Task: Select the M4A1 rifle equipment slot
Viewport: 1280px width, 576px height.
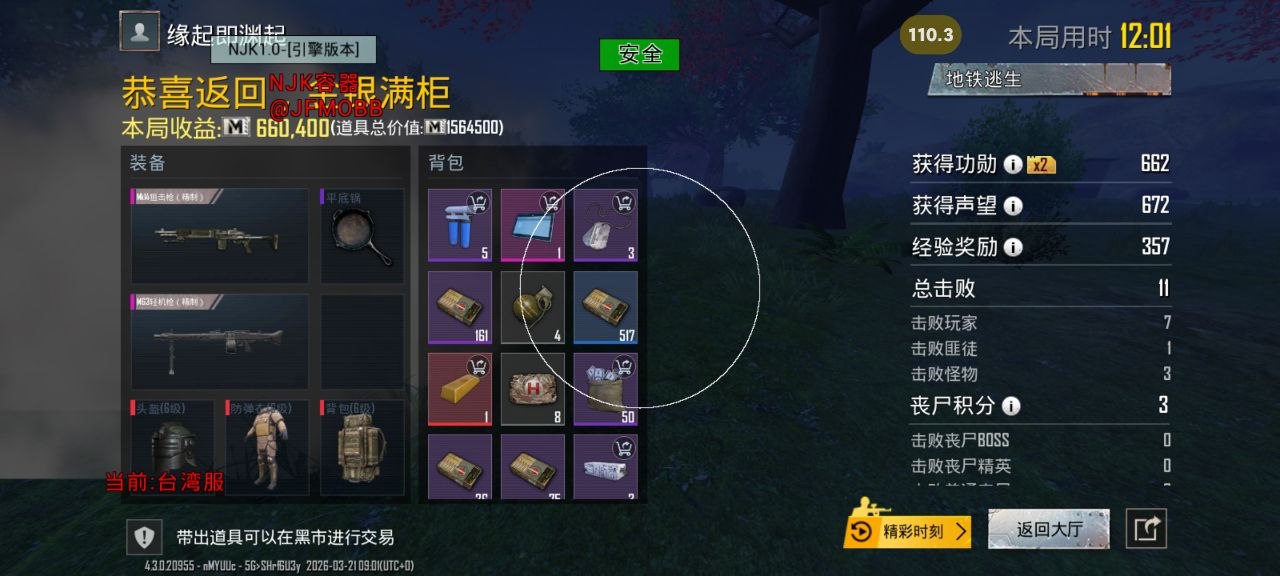Action: pos(219,235)
